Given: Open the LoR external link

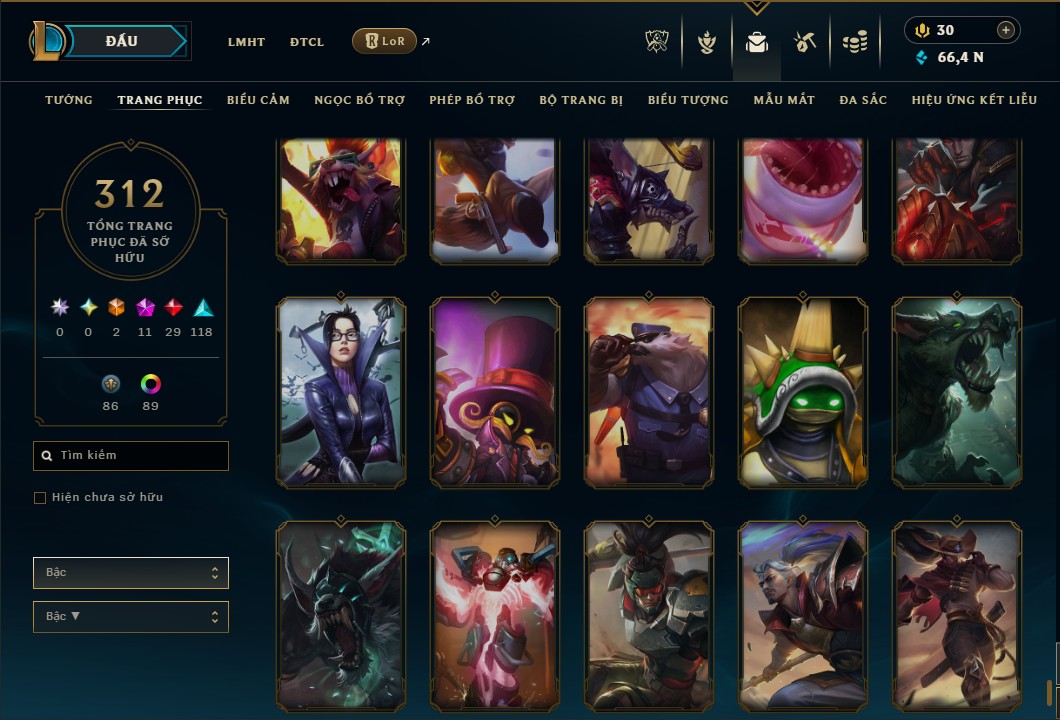Looking at the screenshot, I should (x=385, y=41).
